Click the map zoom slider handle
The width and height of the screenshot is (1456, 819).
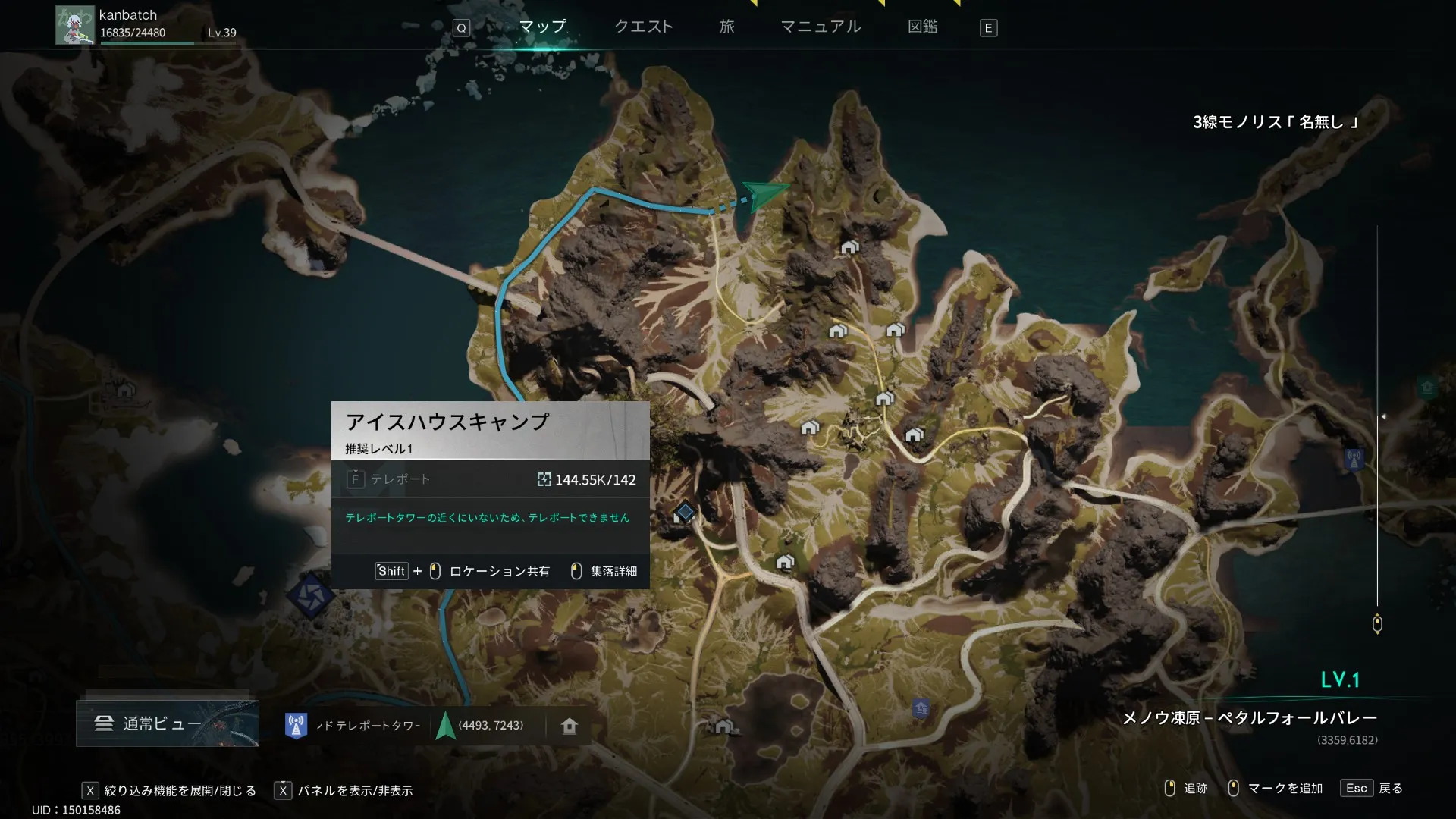pyautogui.click(x=1377, y=624)
